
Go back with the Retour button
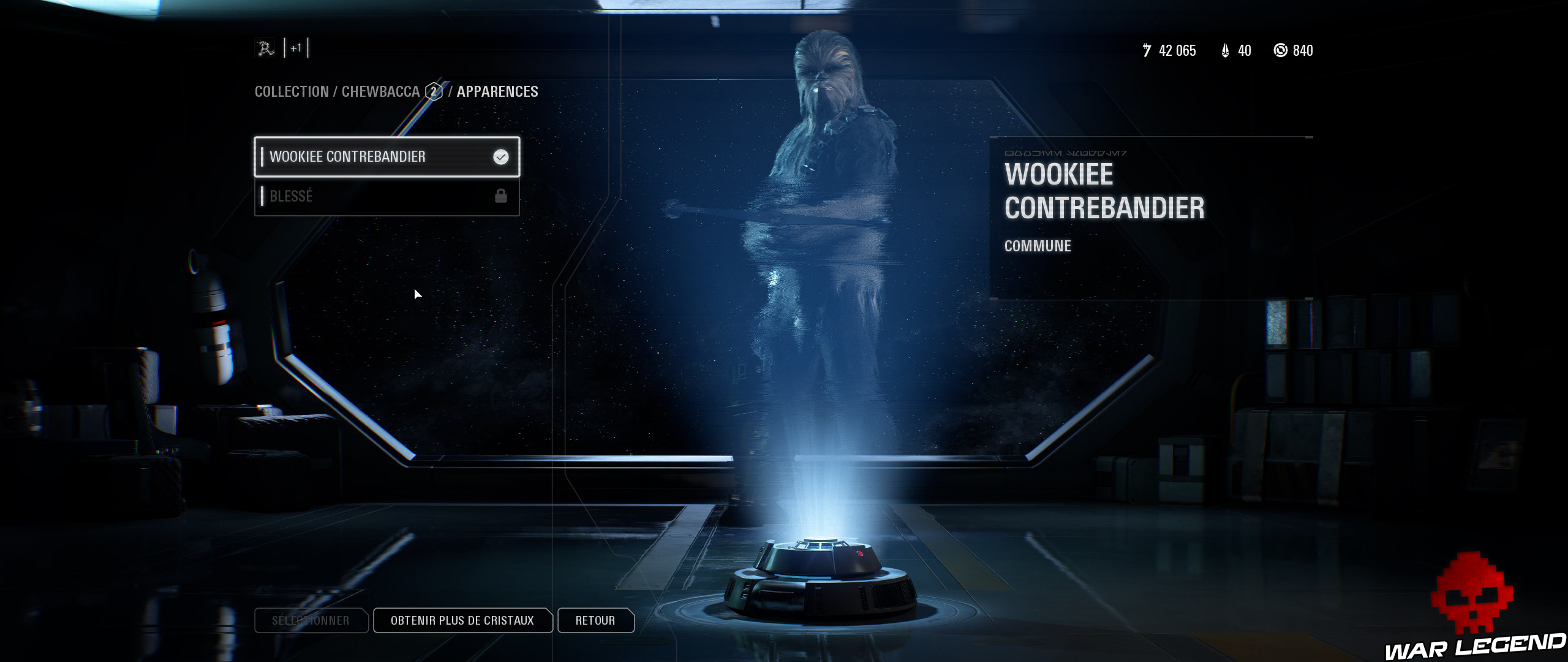pos(595,620)
